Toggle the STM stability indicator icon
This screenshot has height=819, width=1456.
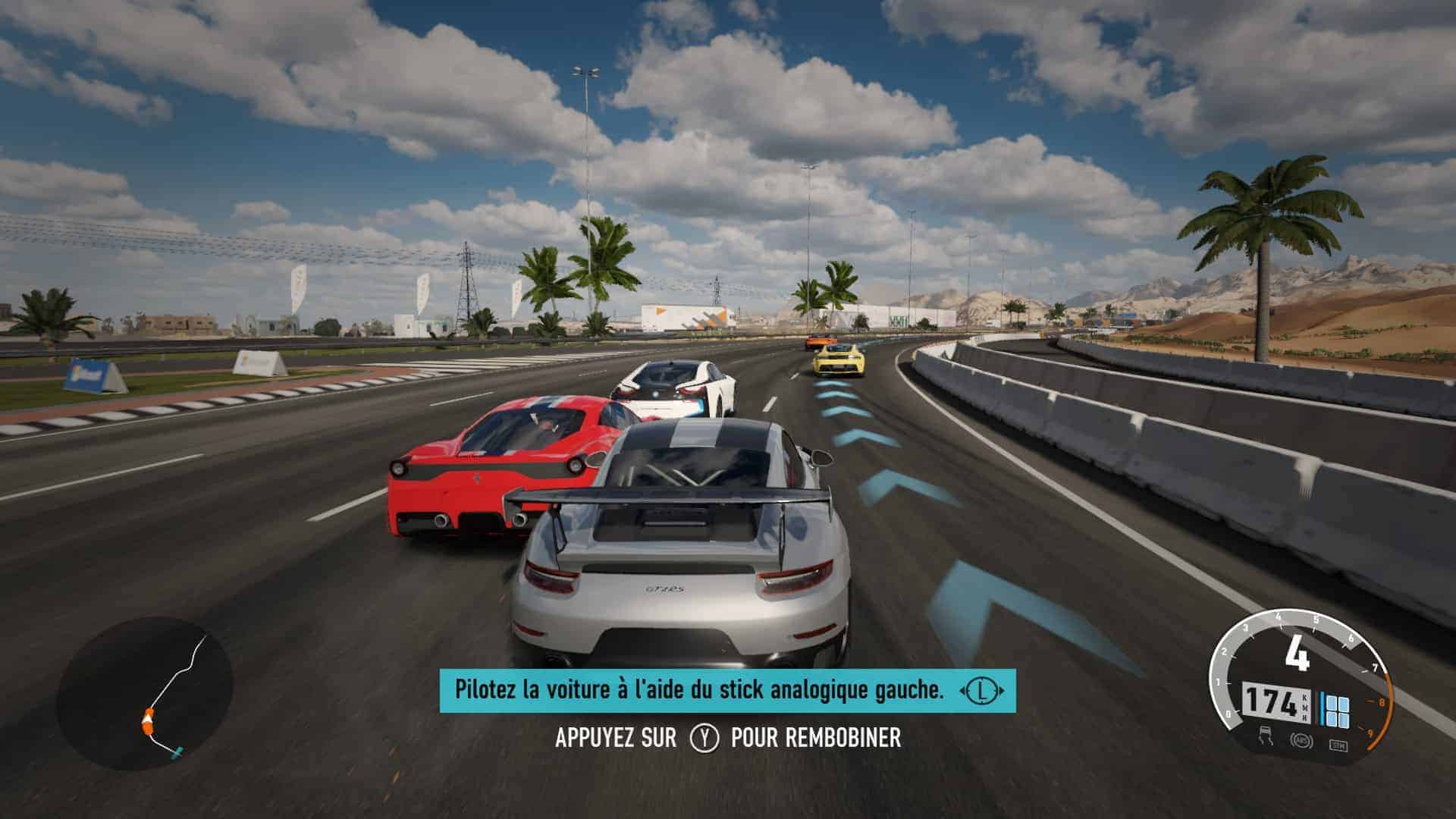(x=1338, y=745)
